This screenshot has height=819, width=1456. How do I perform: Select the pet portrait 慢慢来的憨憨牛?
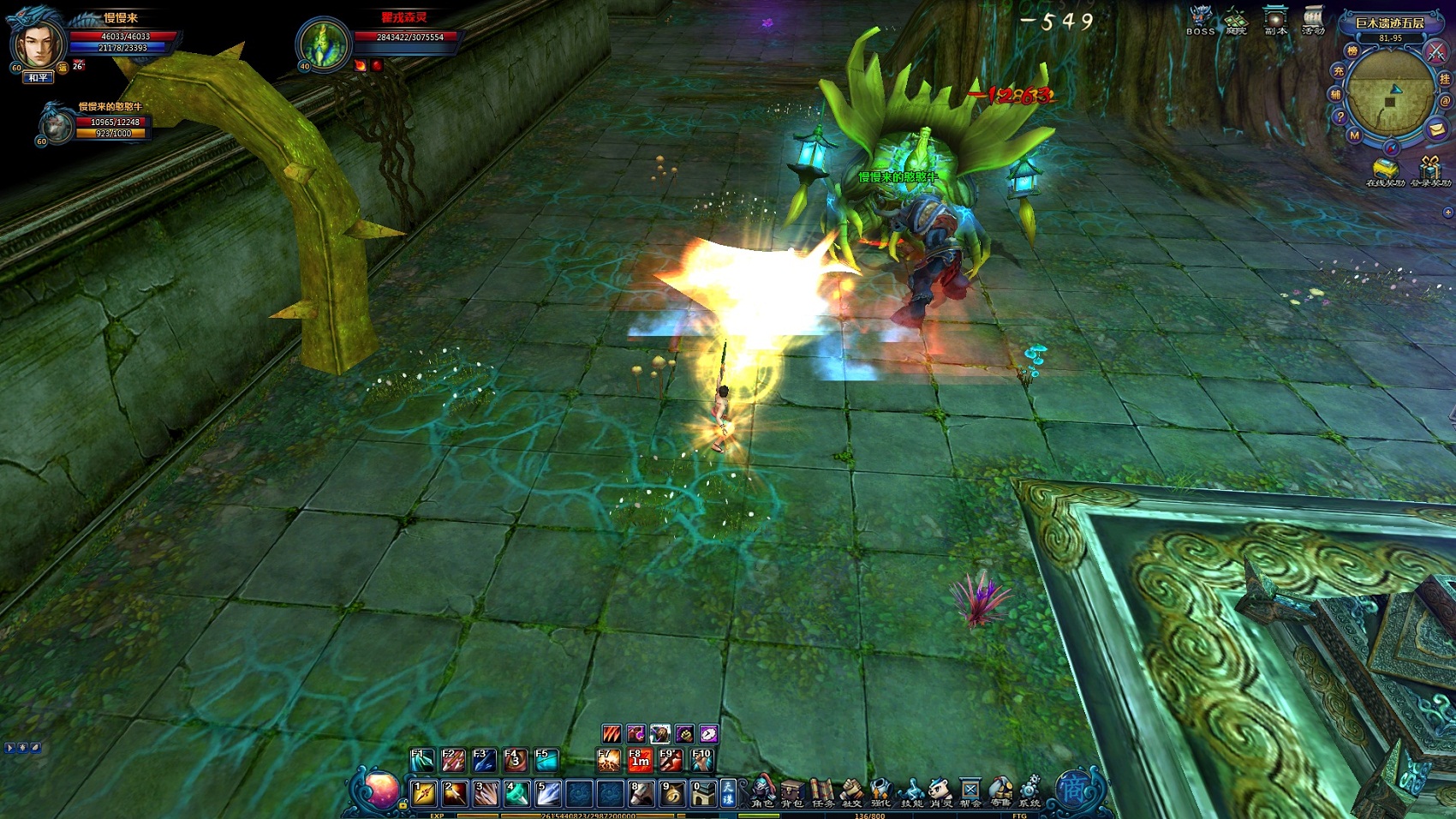pyautogui.click(x=57, y=126)
